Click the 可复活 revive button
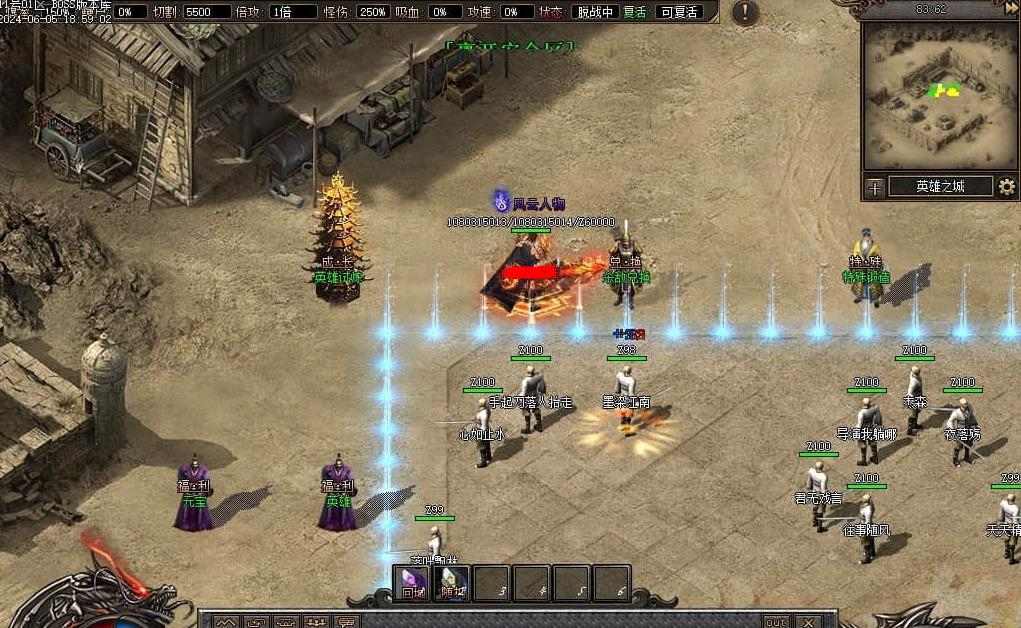This screenshot has height=628, width=1021. [678, 12]
